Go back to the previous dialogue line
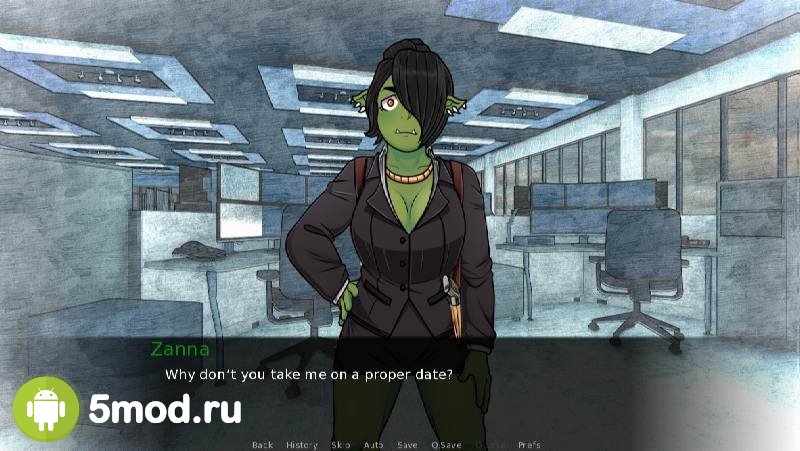This screenshot has height=451, width=800. 263,444
